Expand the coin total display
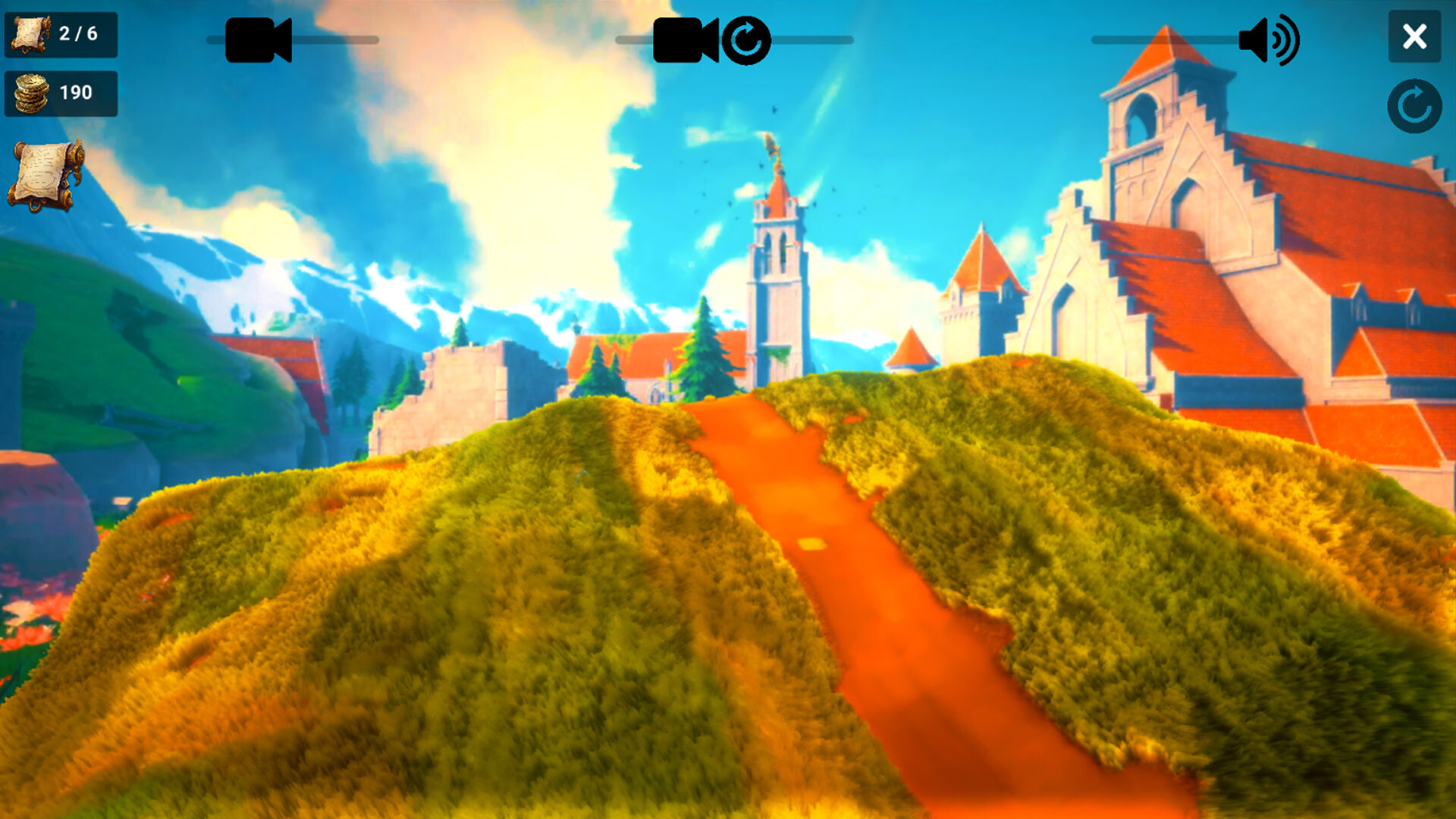The height and width of the screenshot is (819, 1456). click(61, 94)
